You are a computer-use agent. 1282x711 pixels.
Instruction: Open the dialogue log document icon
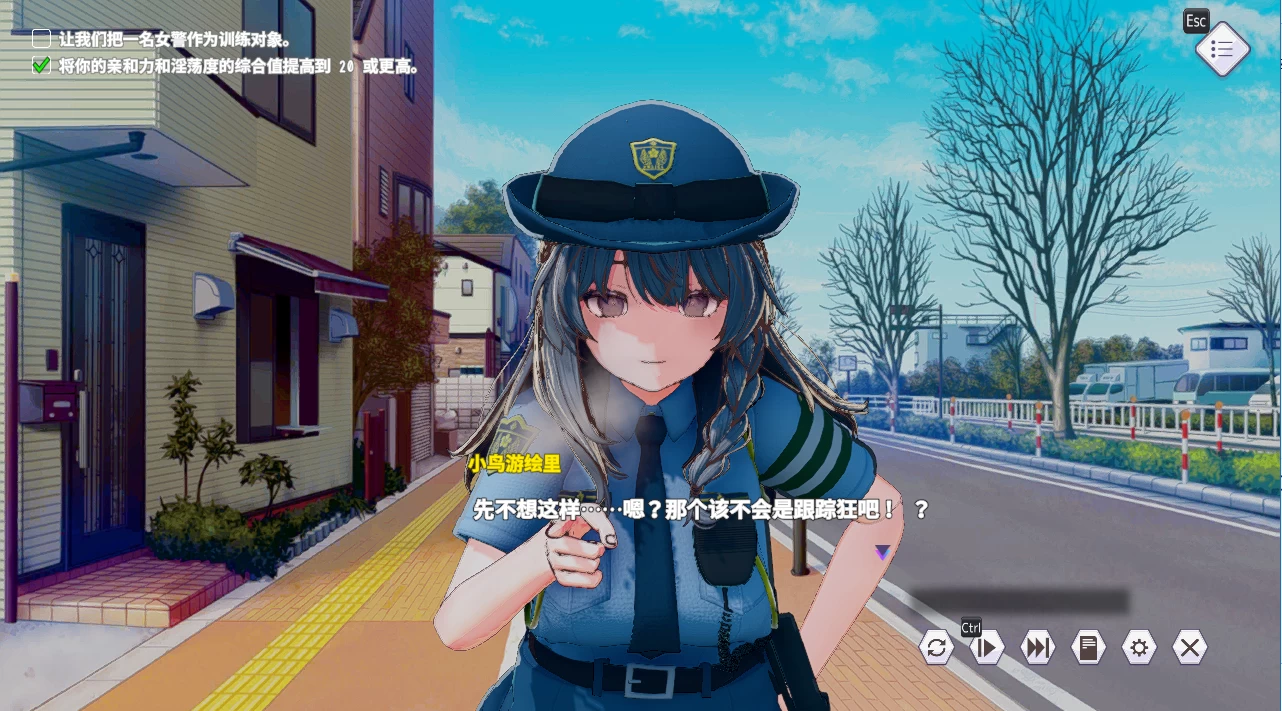1088,648
